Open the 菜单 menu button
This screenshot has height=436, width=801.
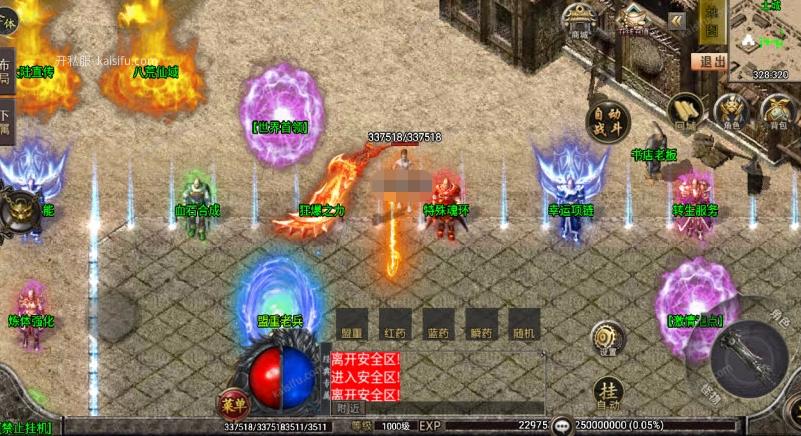pyautogui.click(x=233, y=404)
